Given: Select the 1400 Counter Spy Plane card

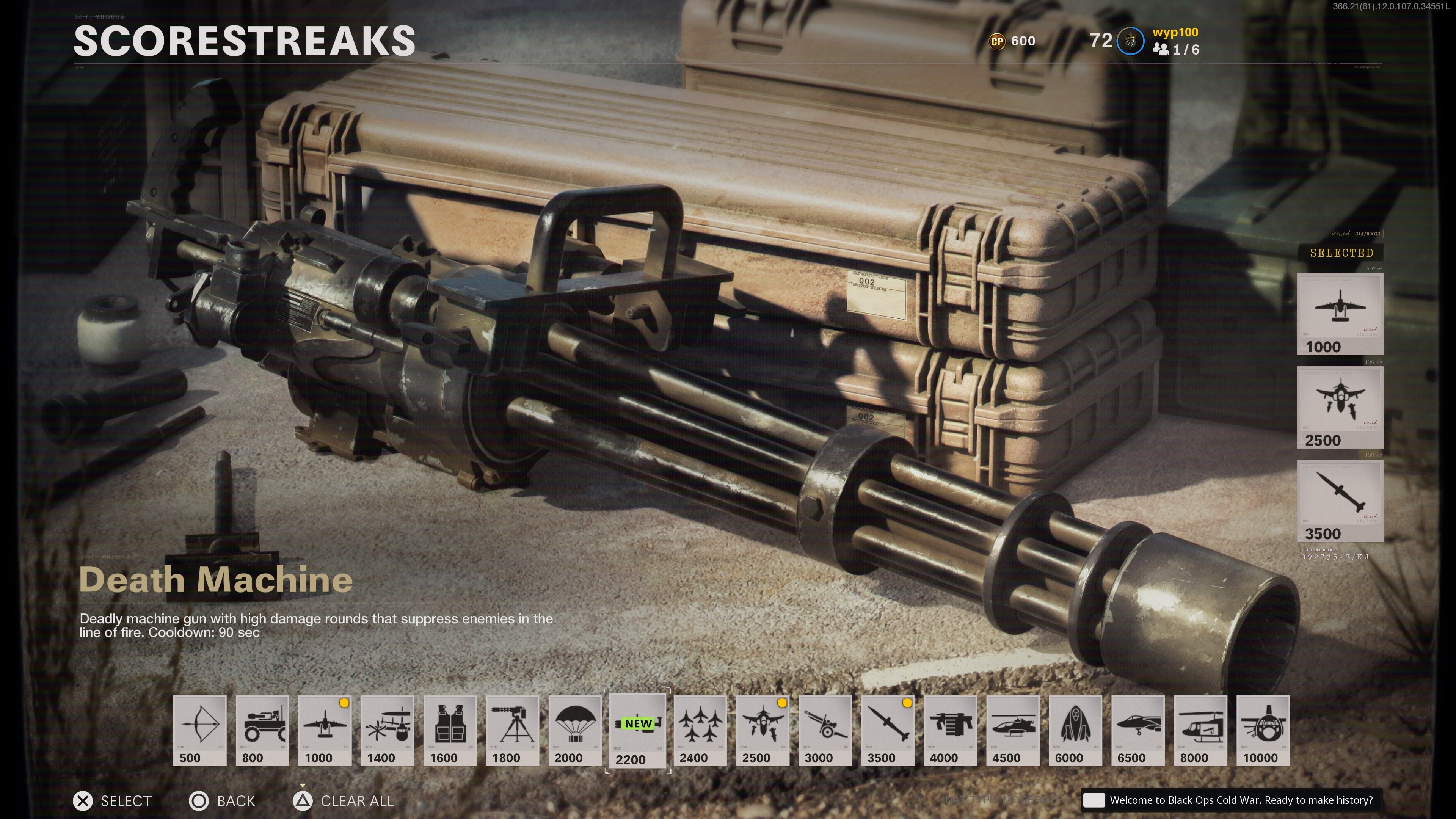Looking at the screenshot, I should [x=387, y=730].
